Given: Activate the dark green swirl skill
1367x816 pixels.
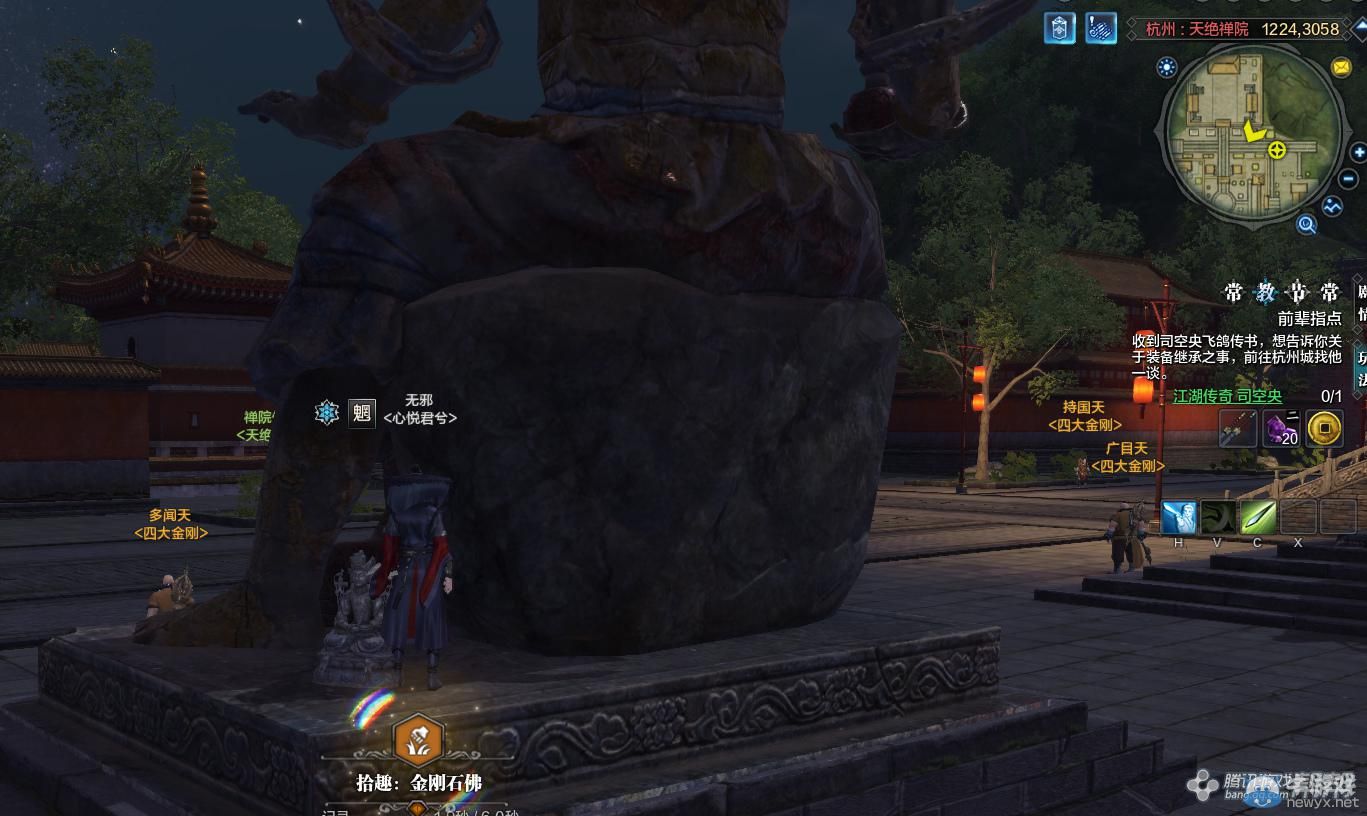Looking at the screenshot, I should (1218, 517).
